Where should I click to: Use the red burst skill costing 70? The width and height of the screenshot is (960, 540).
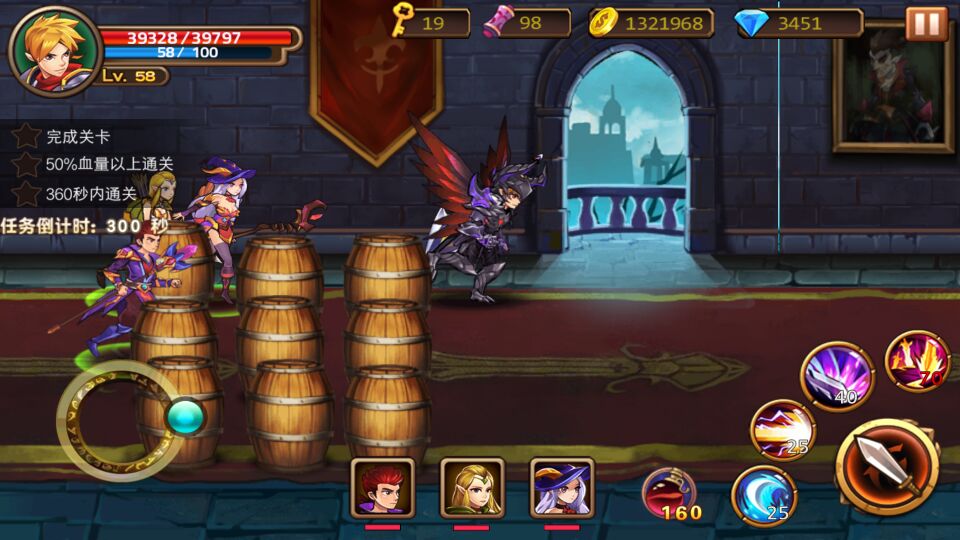tap(917, 361)
